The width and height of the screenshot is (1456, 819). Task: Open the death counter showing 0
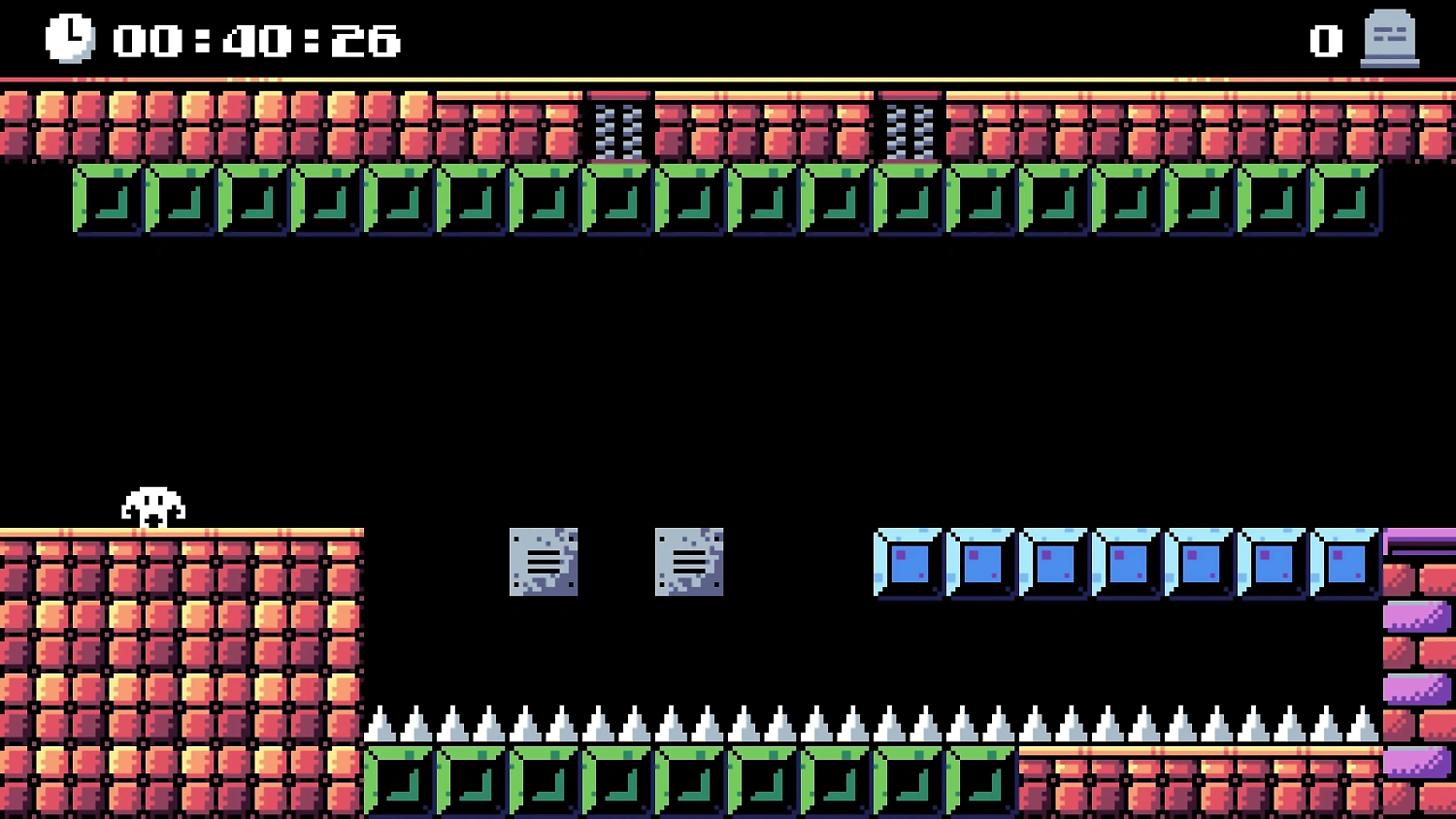(1325, 41)
